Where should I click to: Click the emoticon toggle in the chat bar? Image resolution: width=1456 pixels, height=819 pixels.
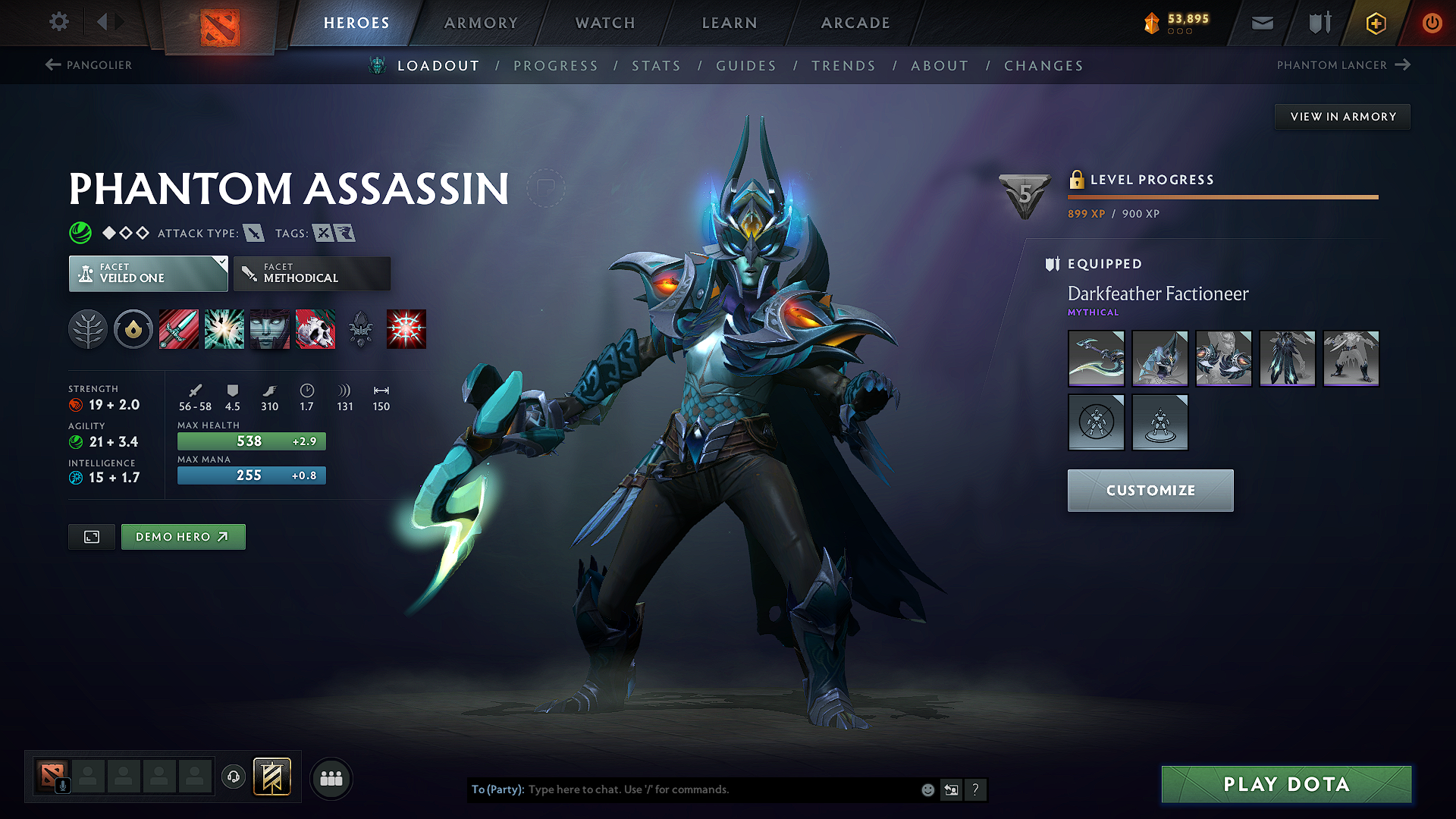pos(927,789)
